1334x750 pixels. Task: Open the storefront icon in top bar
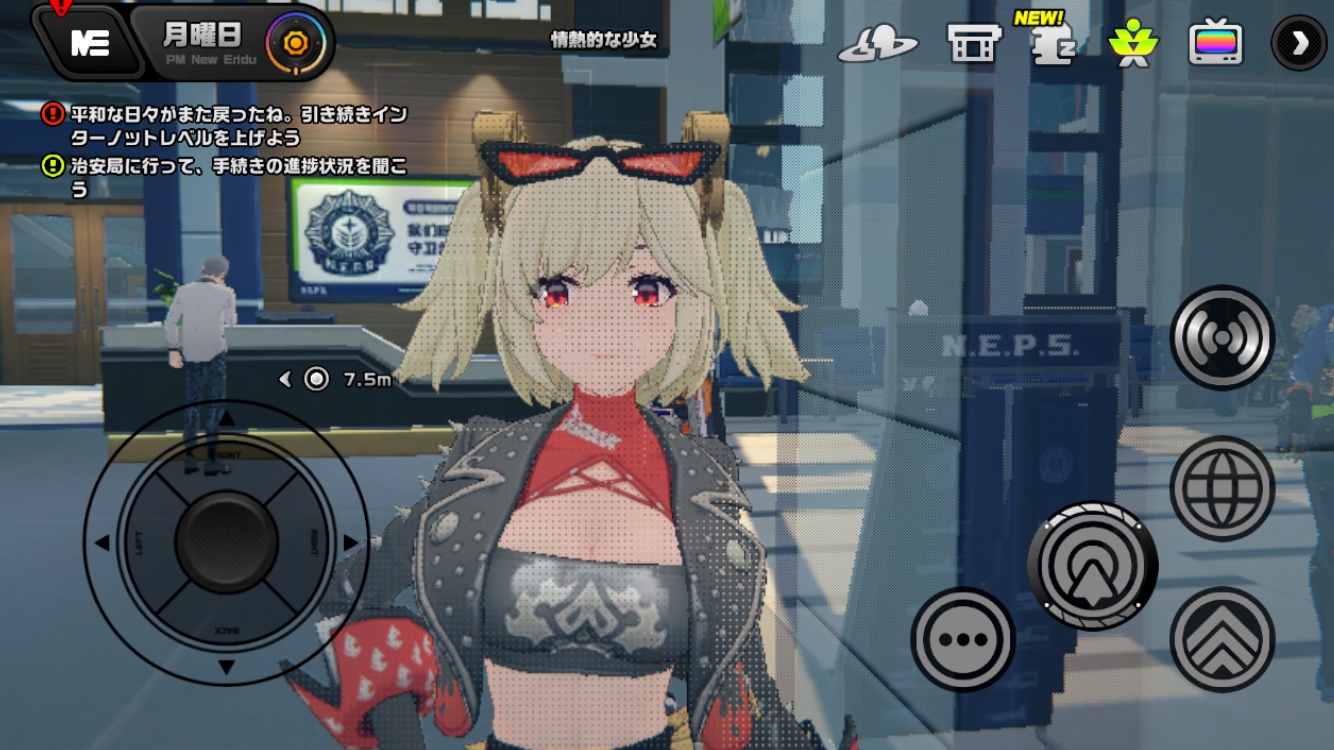pyautogui.click(x=974, y=44)
